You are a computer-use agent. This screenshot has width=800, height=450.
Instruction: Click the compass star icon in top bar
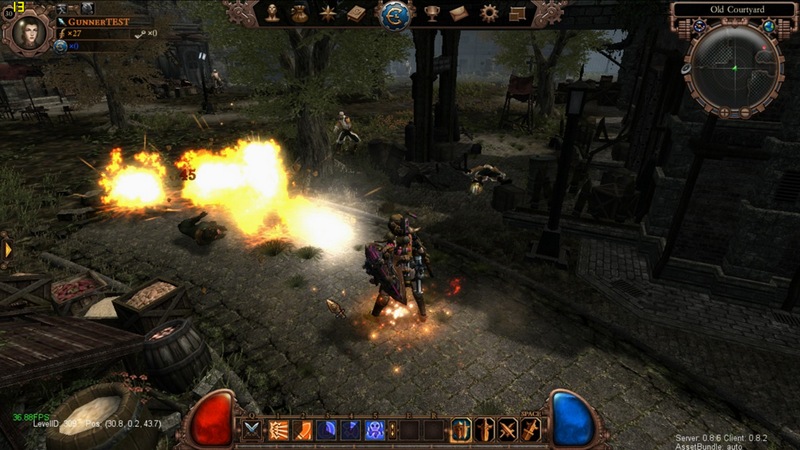click(328, 13)
